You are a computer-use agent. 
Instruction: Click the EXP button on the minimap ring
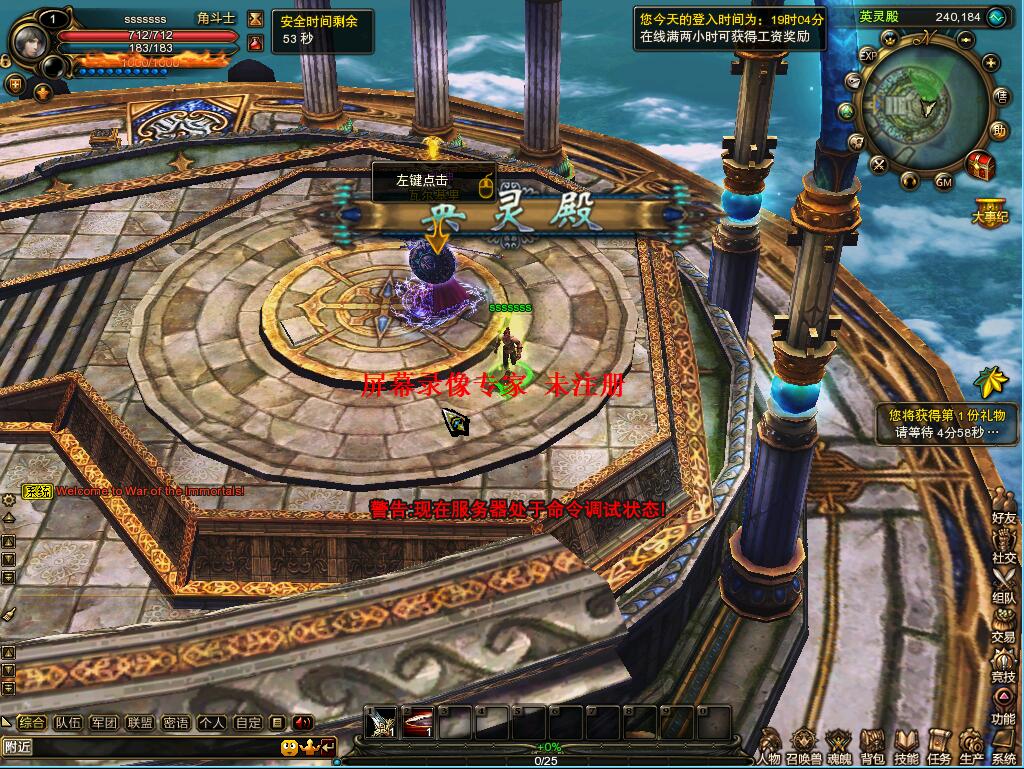pyautogui.click(x=868, y=54)
